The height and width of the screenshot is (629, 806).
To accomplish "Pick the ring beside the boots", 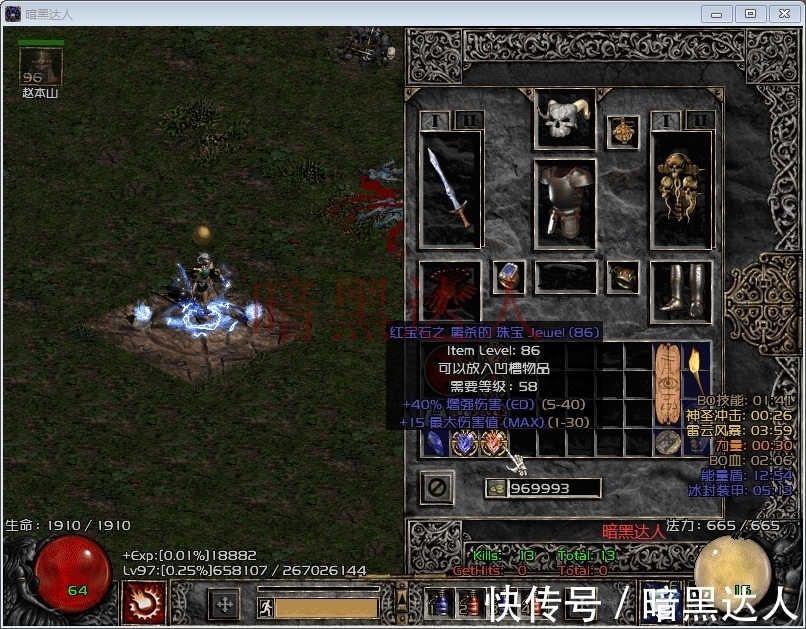I will point(623,277).
